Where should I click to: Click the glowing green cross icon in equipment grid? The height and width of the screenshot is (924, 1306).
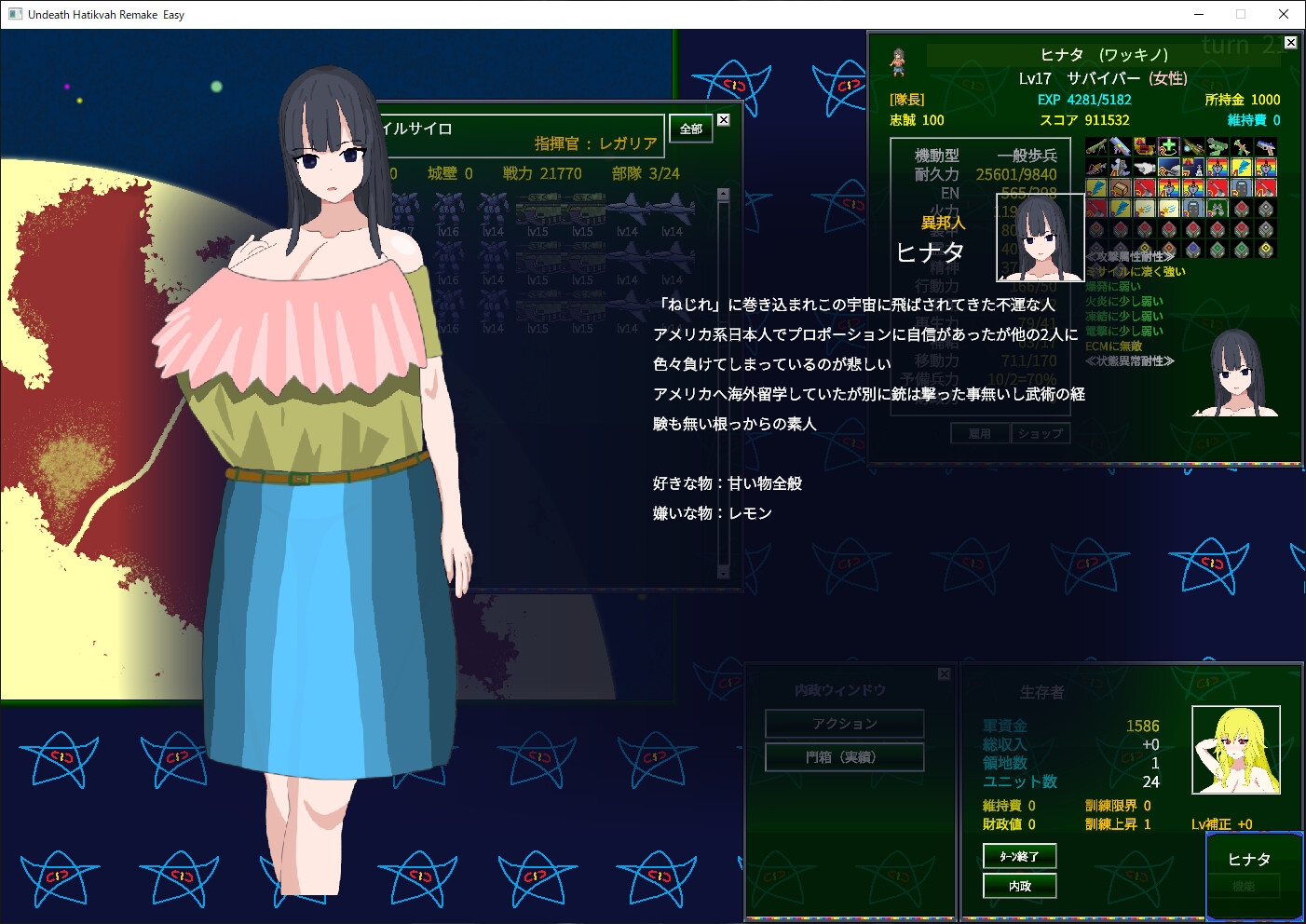[x=1168, y=145]
